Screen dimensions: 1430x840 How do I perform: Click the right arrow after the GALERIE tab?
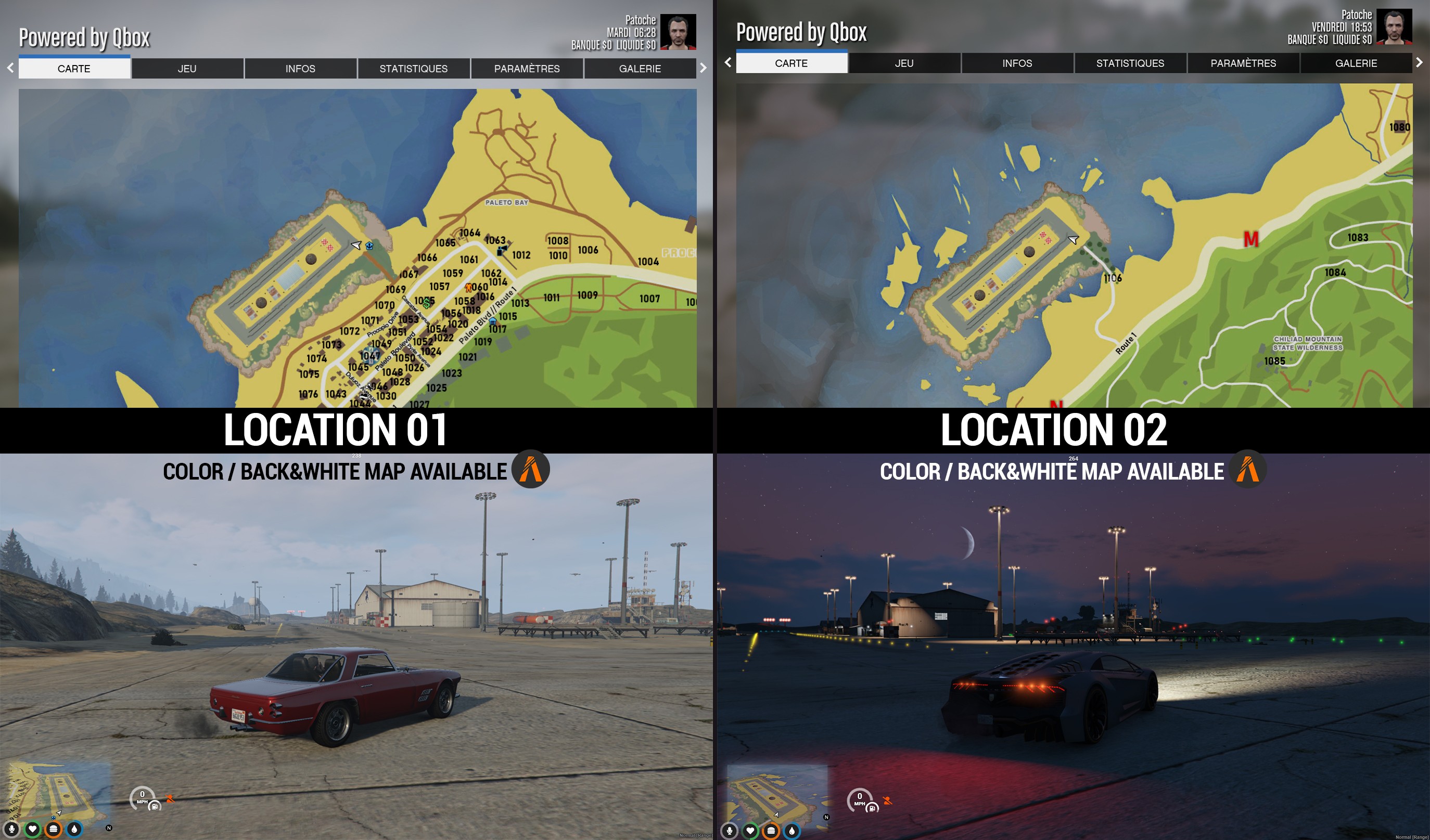coord(704,68)
